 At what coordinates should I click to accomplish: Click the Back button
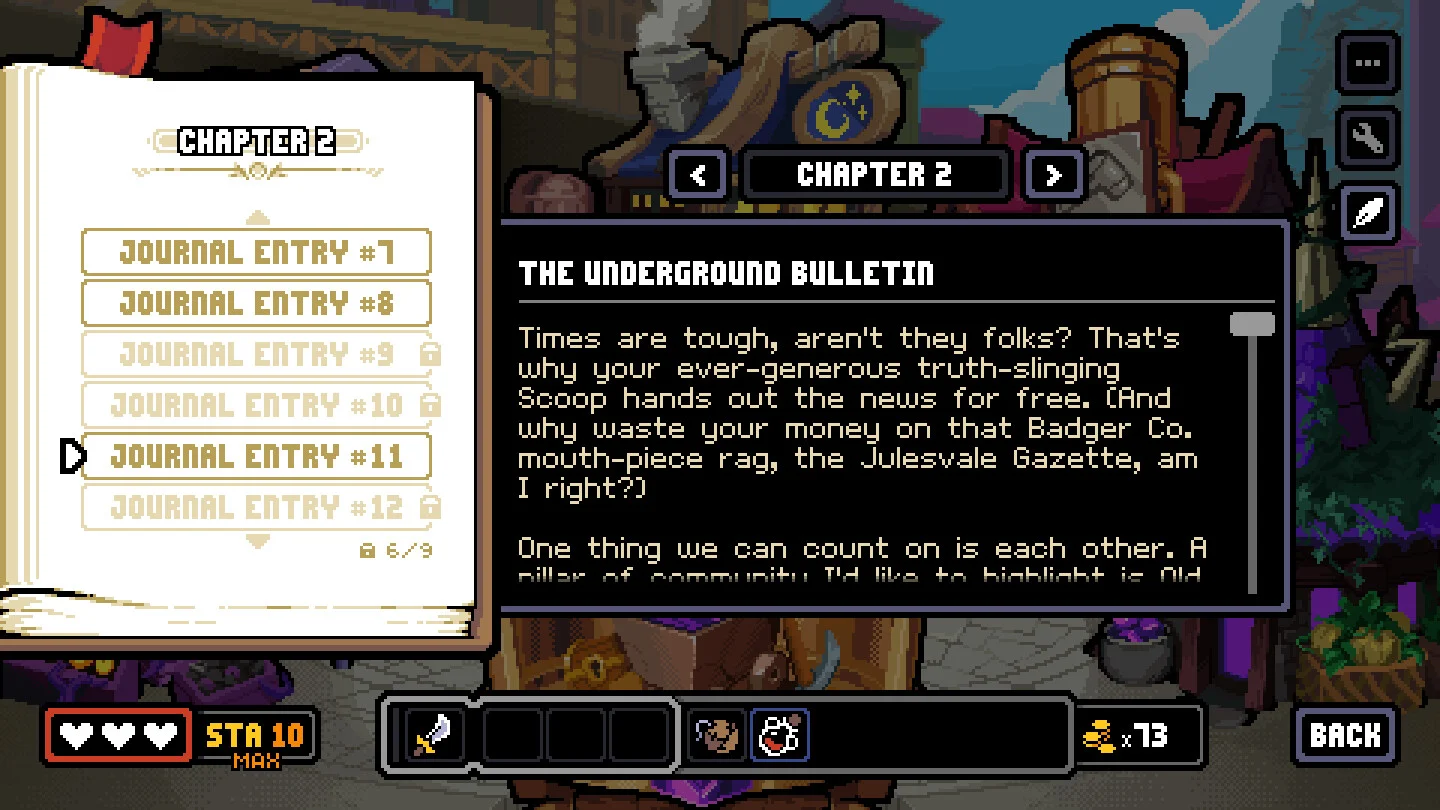pyautogui.click(x=1345, y=736)
